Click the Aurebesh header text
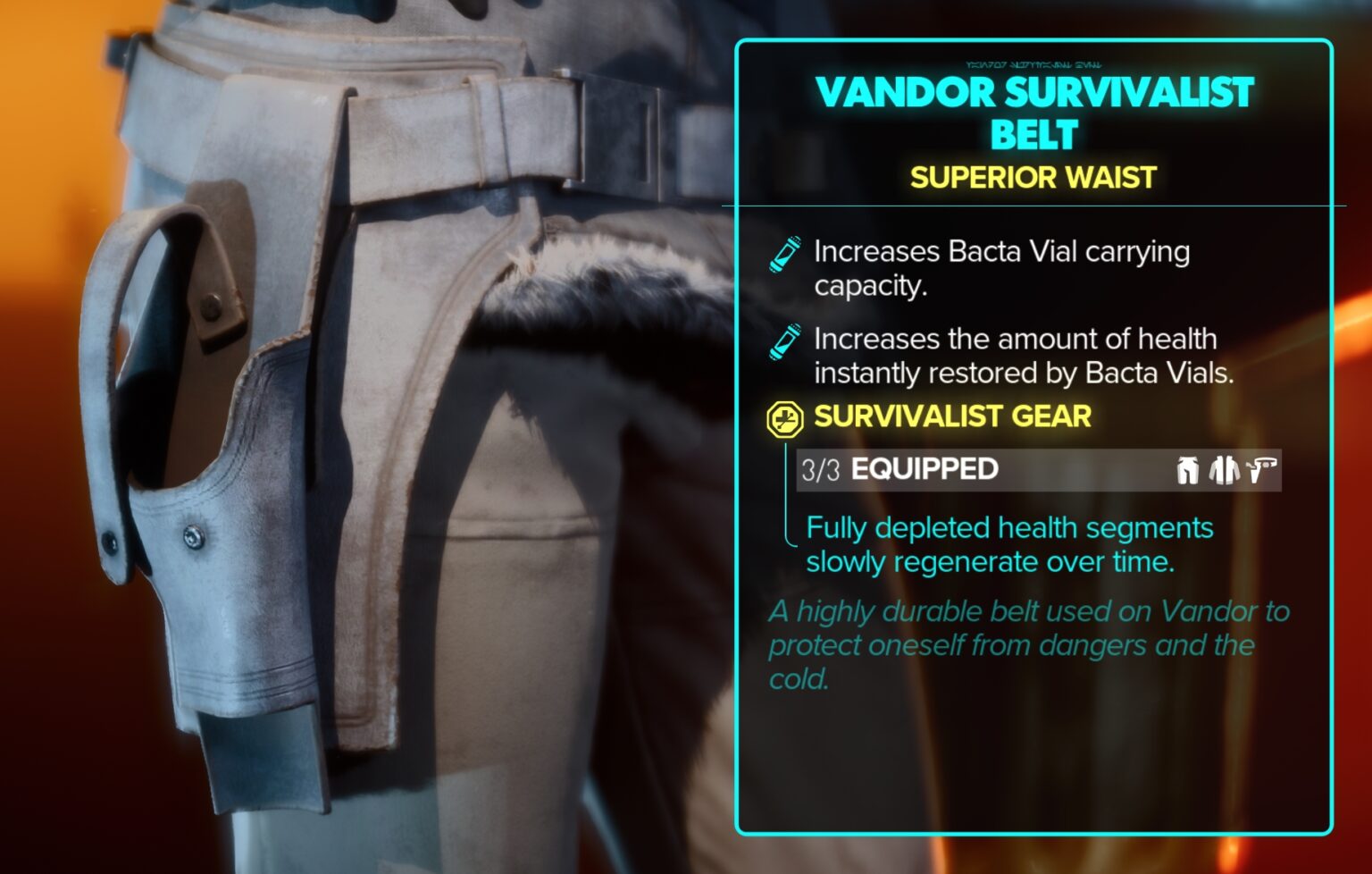Image resolution: width=1372 pixels, height=874 pixels. tap(1033, 63)
